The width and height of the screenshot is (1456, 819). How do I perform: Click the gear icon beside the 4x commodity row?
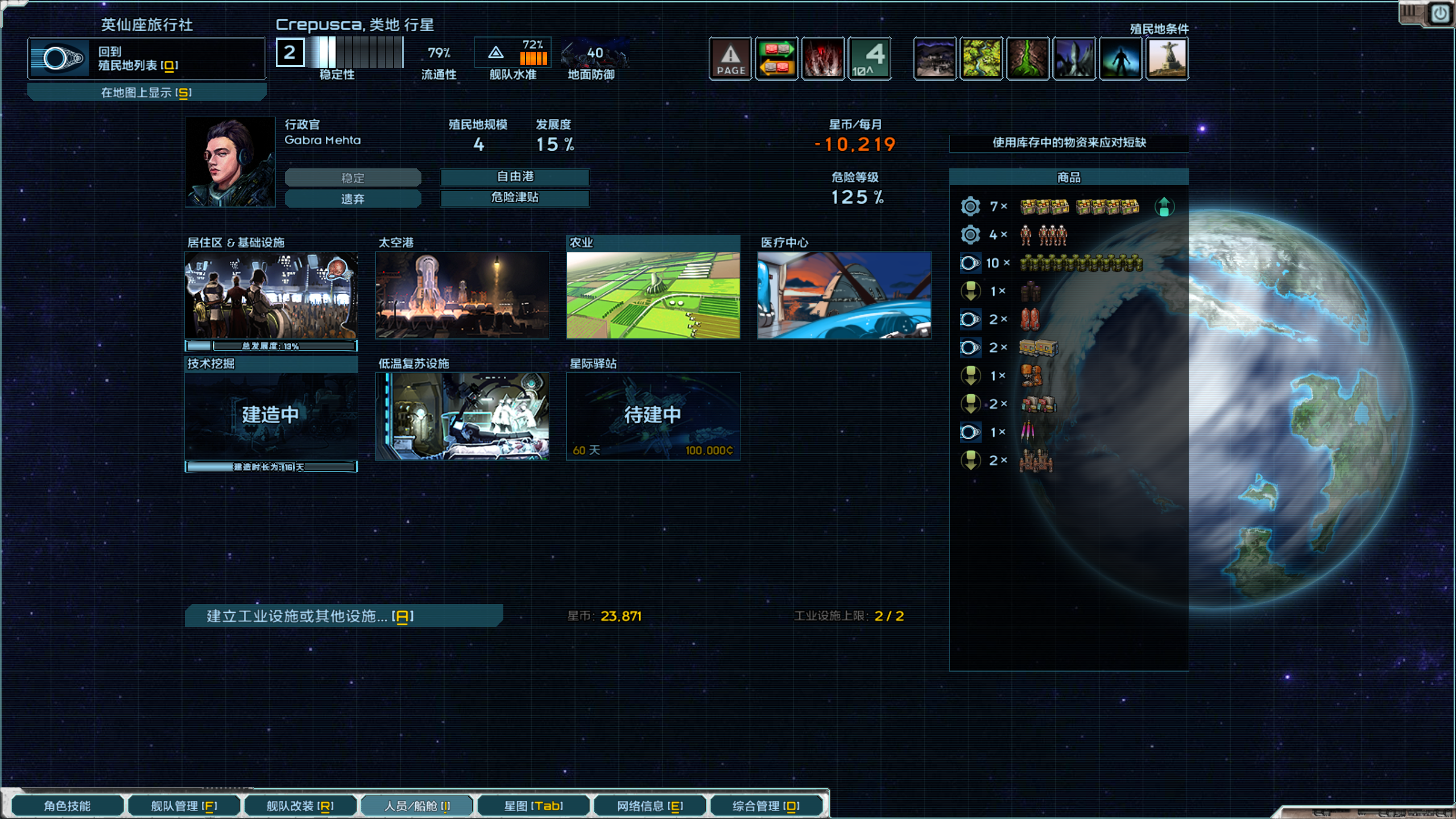[970, 234]
